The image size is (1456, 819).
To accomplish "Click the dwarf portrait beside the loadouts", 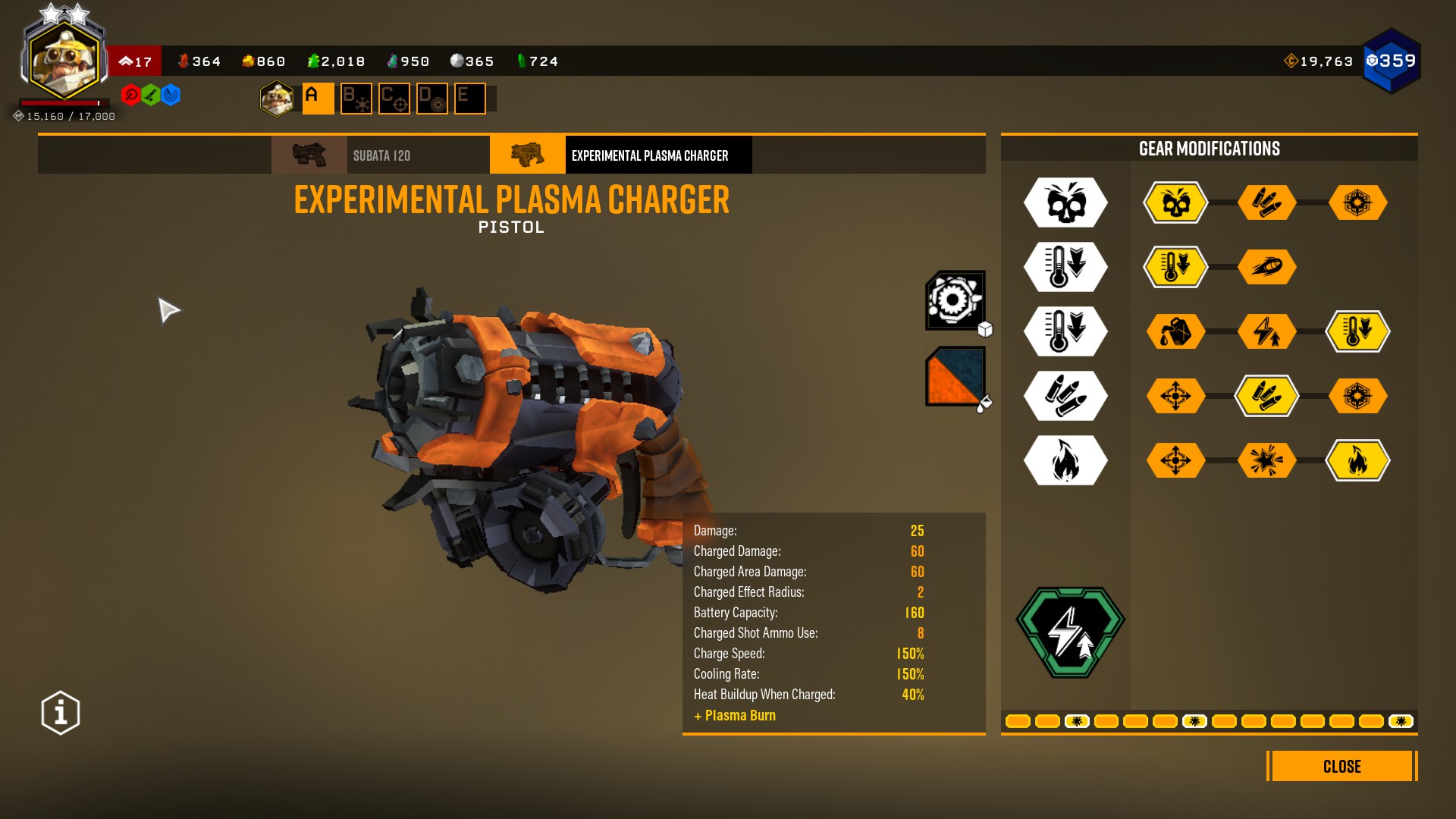I will click(277, 99).
